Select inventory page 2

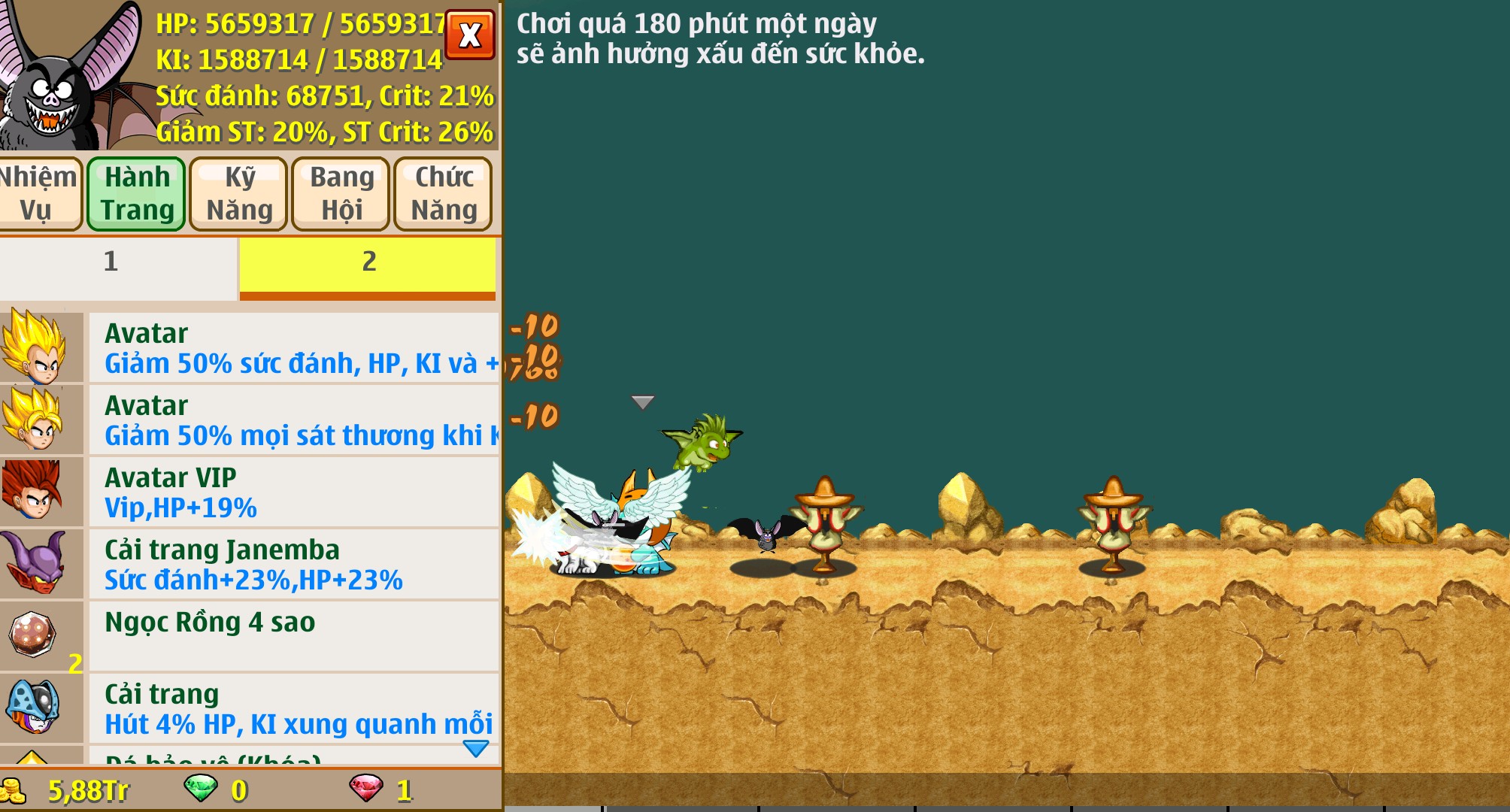368,262
